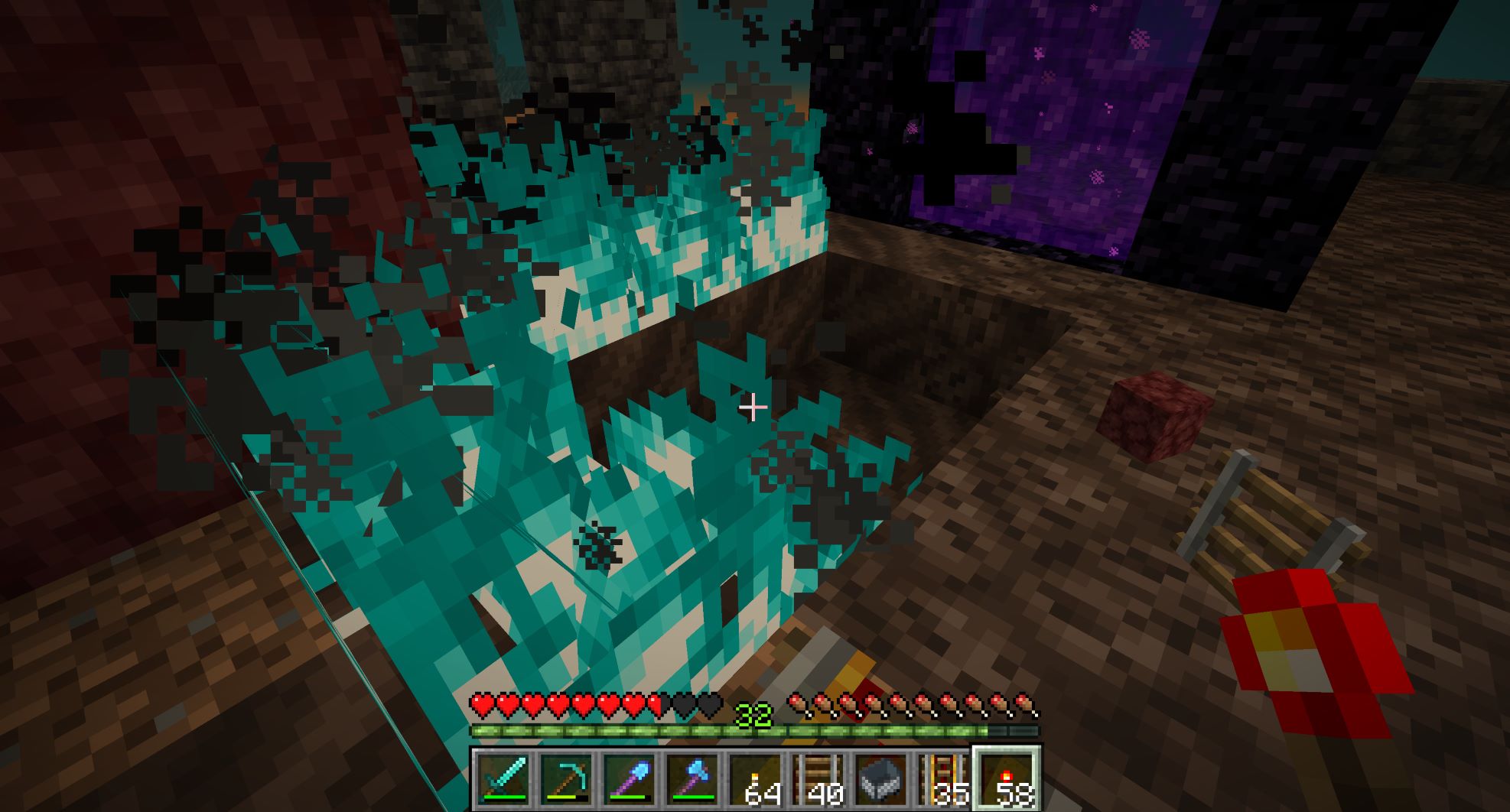Pick the enchanted diamond axe slot
The width and height of the screenshot is (1510, 812).
pos(692,779)
